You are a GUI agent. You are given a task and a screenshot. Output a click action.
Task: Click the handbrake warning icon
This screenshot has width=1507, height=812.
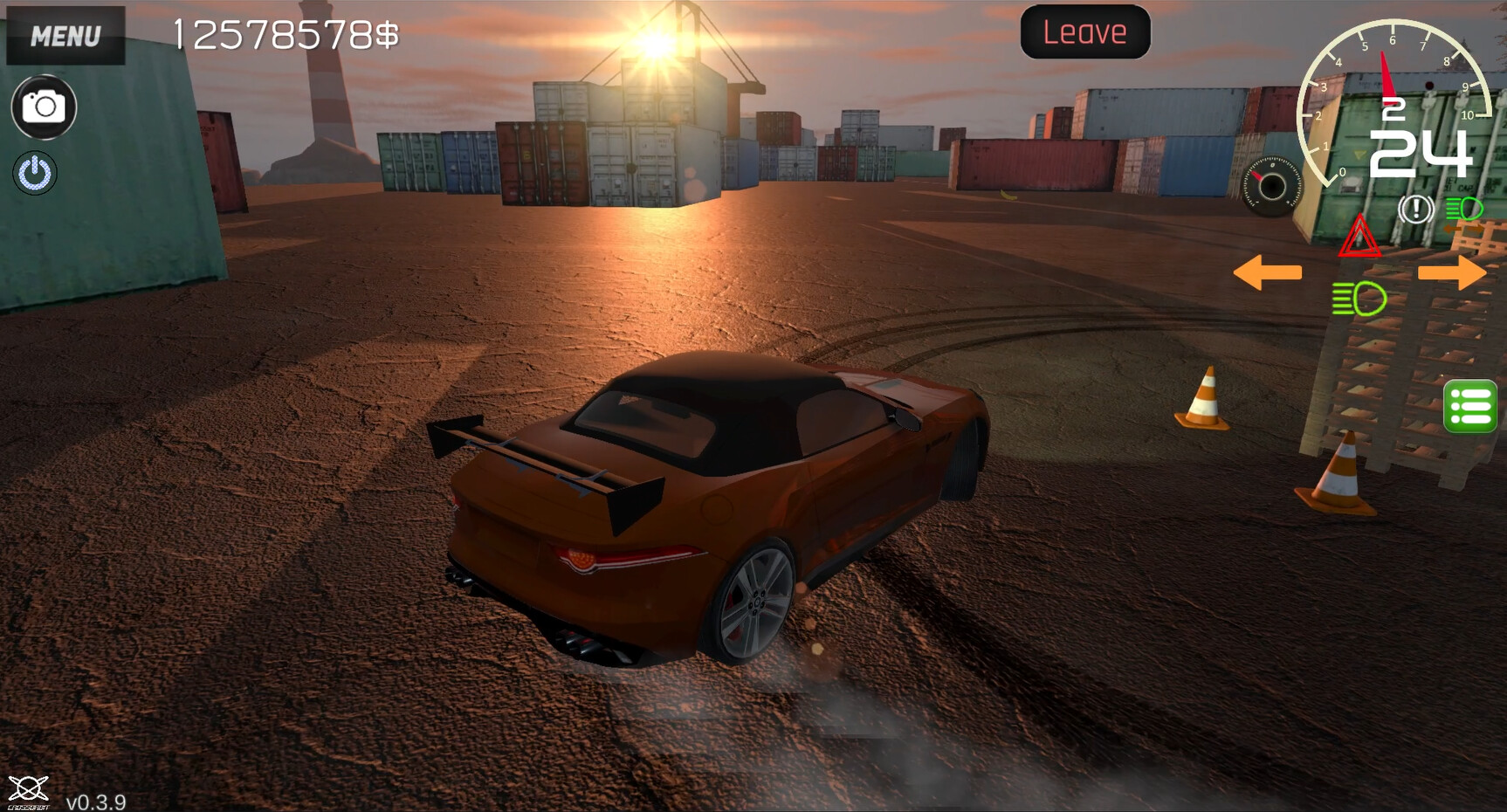click(x=1415, y=210)
